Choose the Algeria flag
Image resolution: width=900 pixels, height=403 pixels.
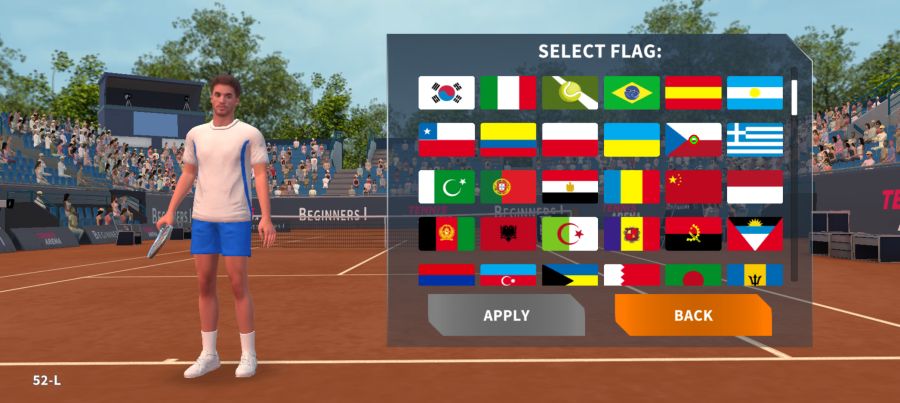570,234
